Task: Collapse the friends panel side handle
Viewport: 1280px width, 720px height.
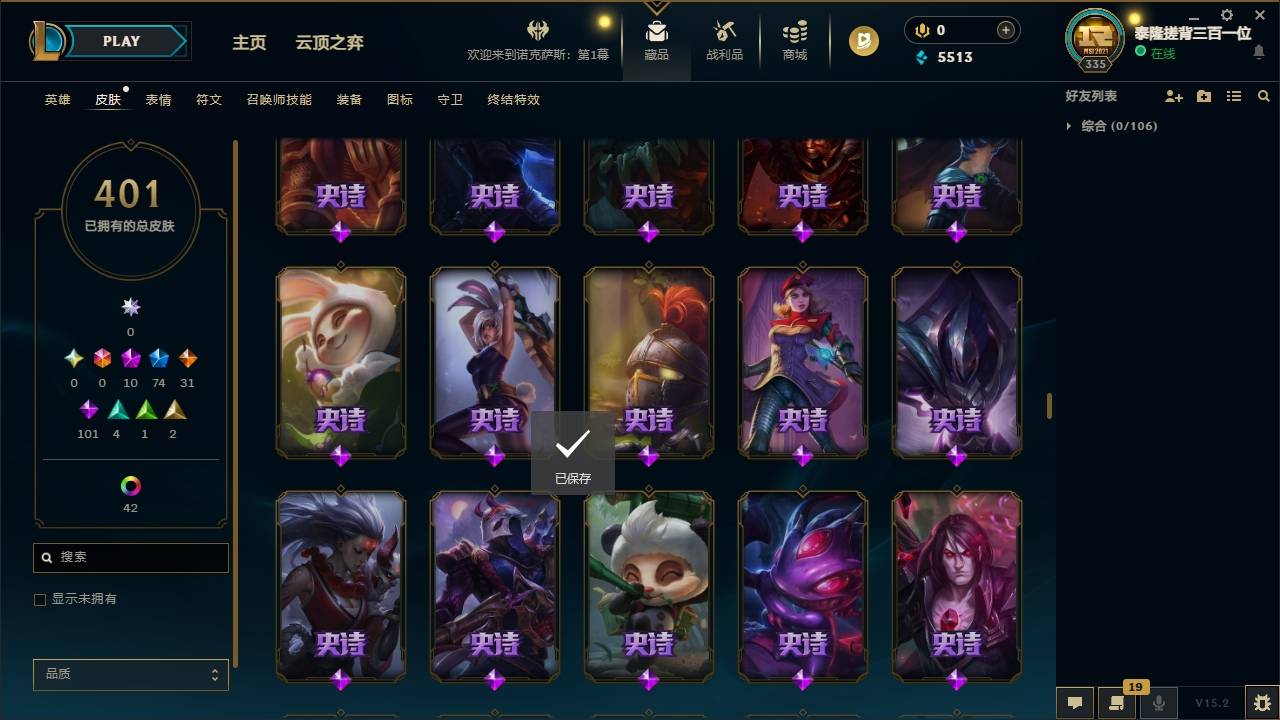Action: click(1047, 406)
